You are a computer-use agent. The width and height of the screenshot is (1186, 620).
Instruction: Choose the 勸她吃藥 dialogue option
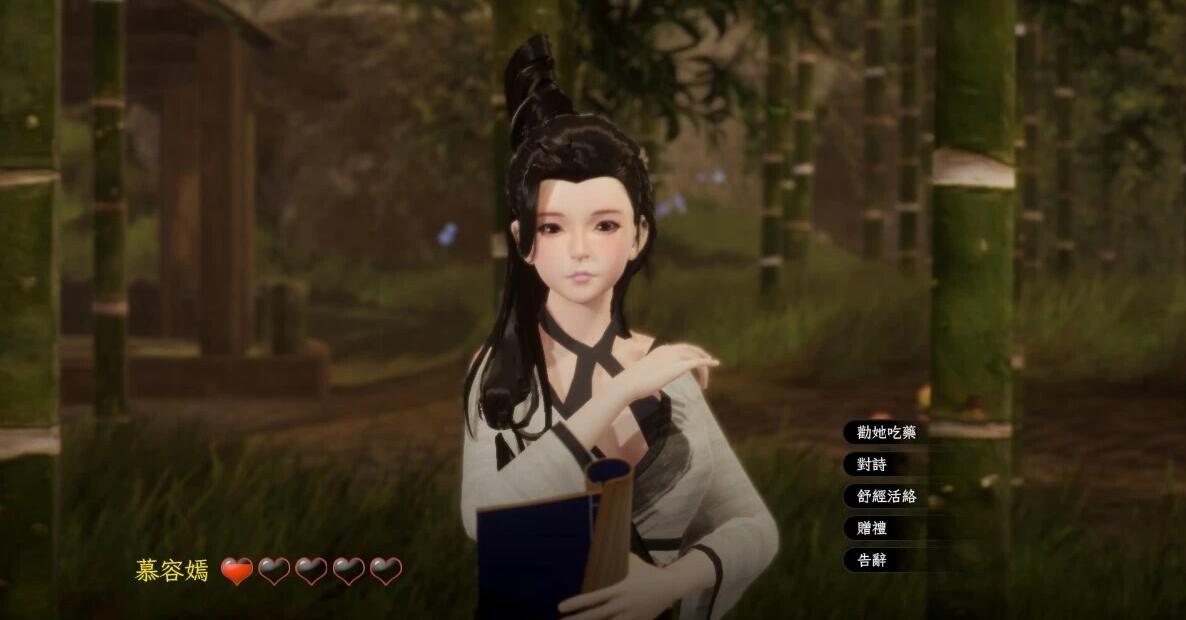tap(880, 432)
